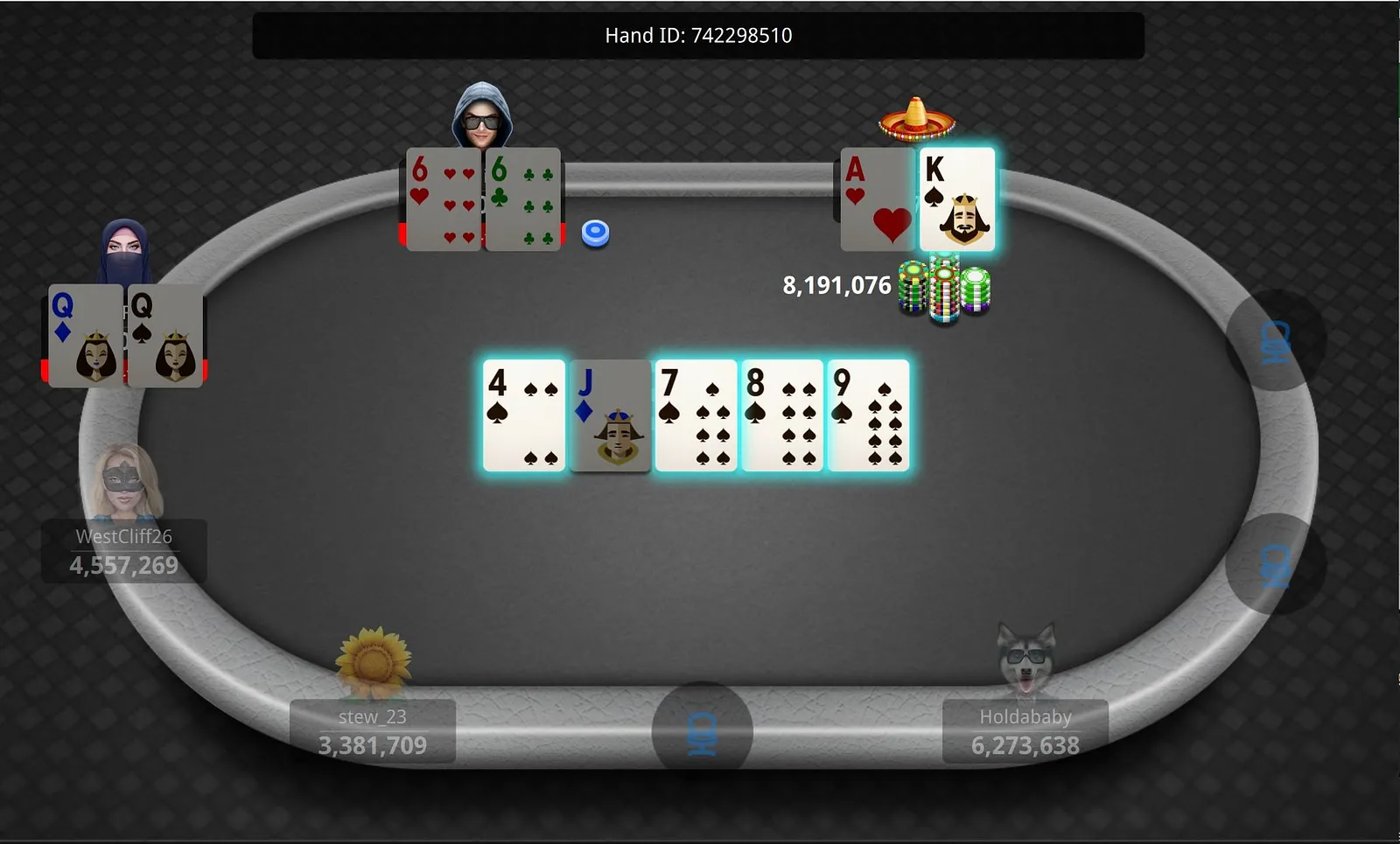Take the empty seat between stew_23 and Holdababy
Viewport: 1400px width, 844px height.
tap(702, 733)
